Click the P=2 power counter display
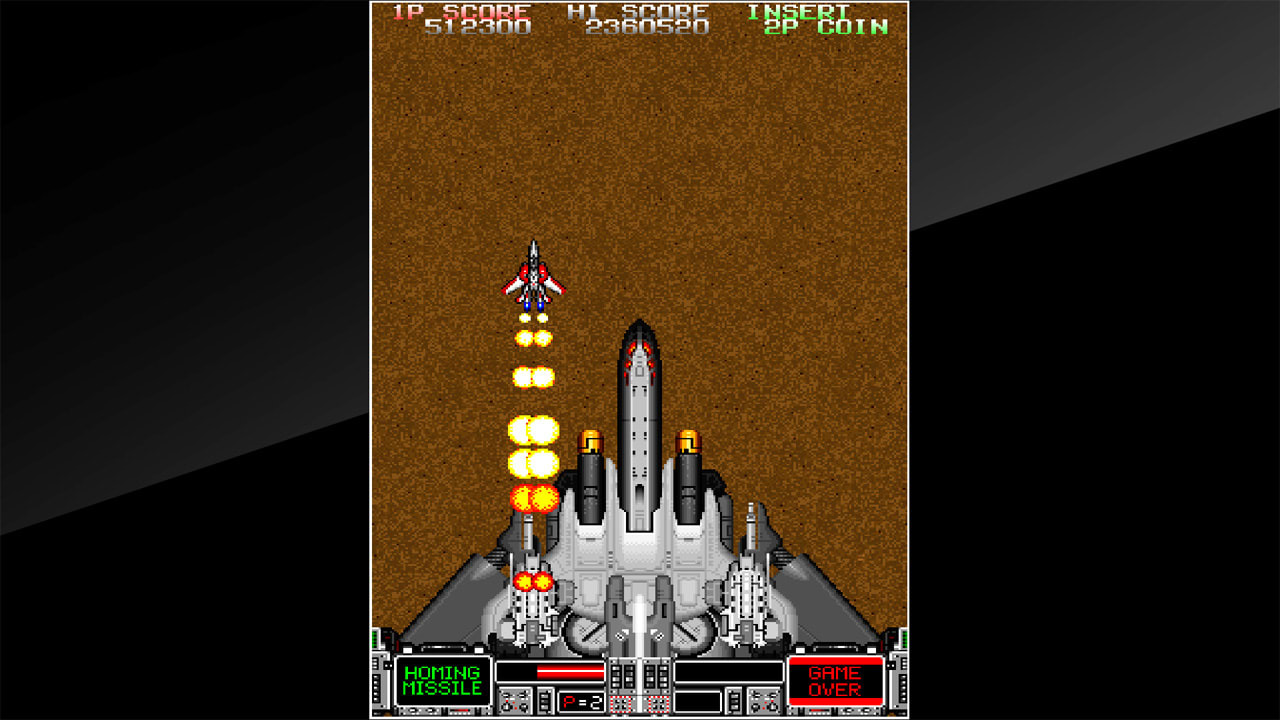This screenshot has width=1280, height=720. tap(581, 701)
